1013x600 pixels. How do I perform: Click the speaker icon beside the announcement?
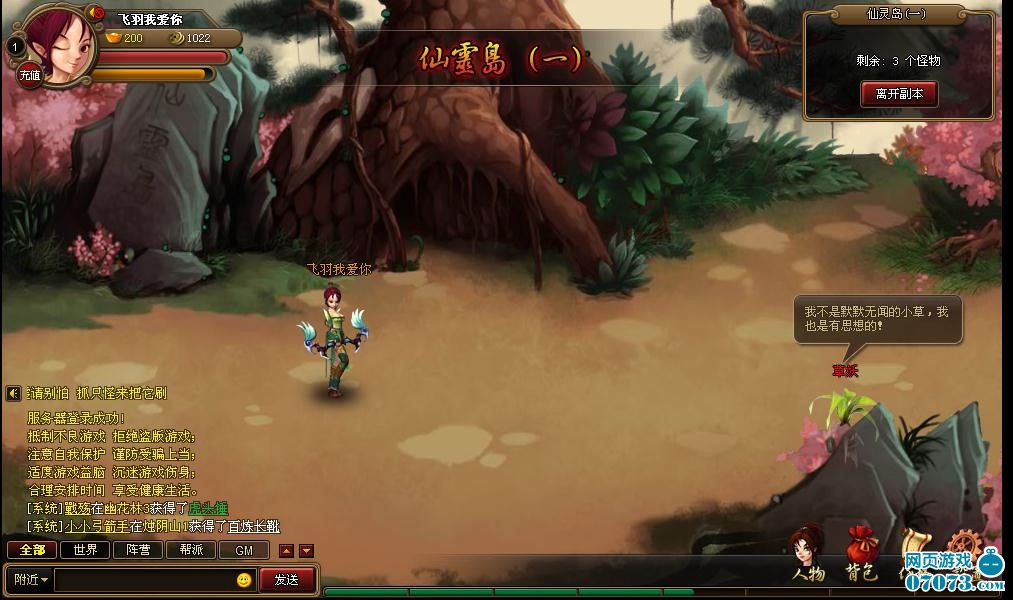14,394
